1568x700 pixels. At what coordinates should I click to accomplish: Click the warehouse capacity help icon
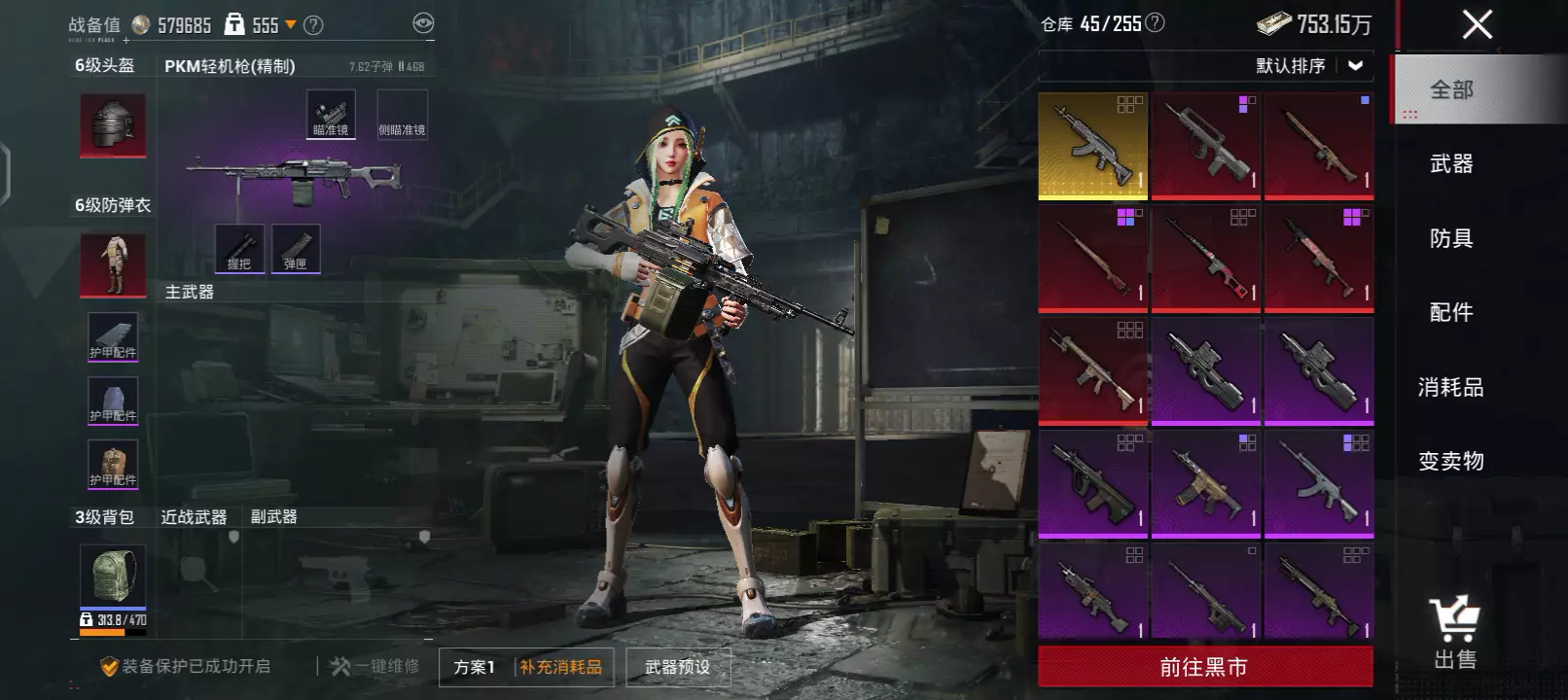[1155, 22]
